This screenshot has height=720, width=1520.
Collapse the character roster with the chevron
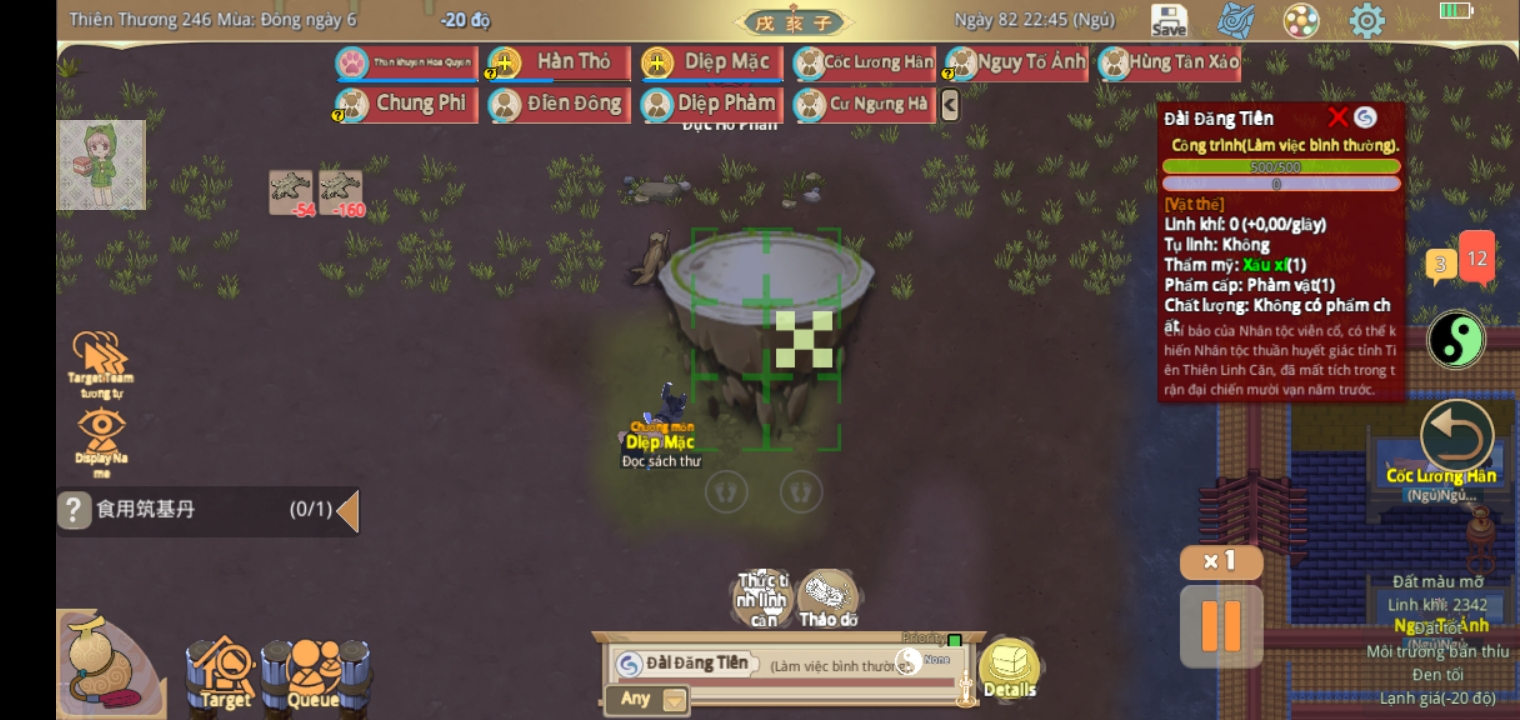[951, 103]
